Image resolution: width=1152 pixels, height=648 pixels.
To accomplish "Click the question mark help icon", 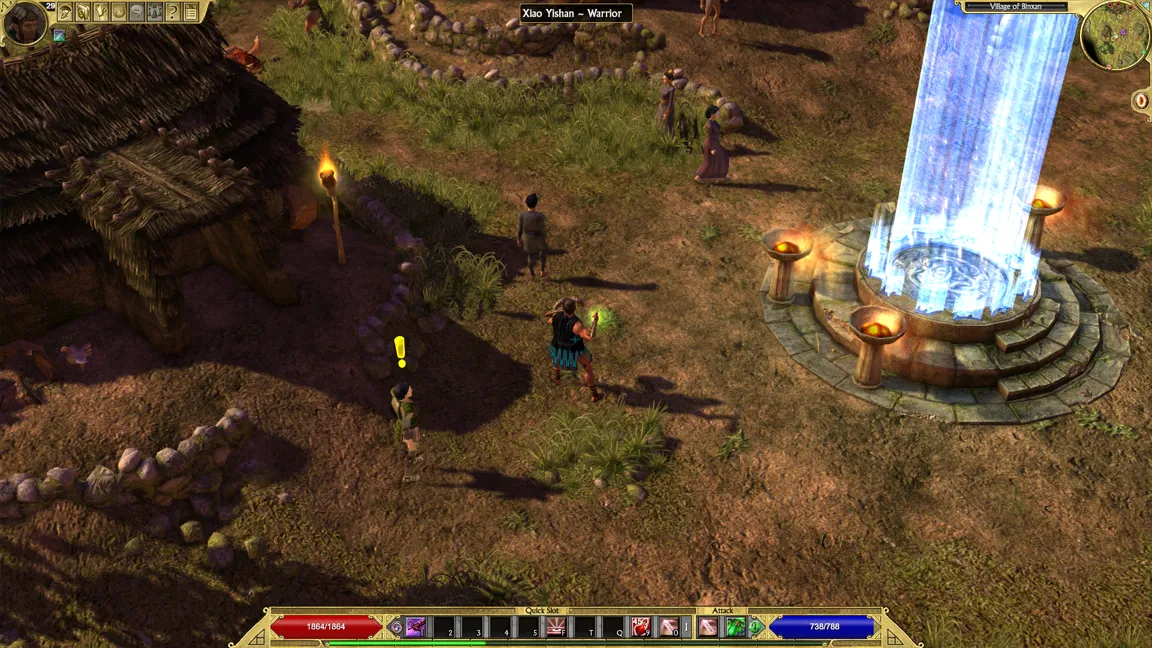I will point(173,12).
